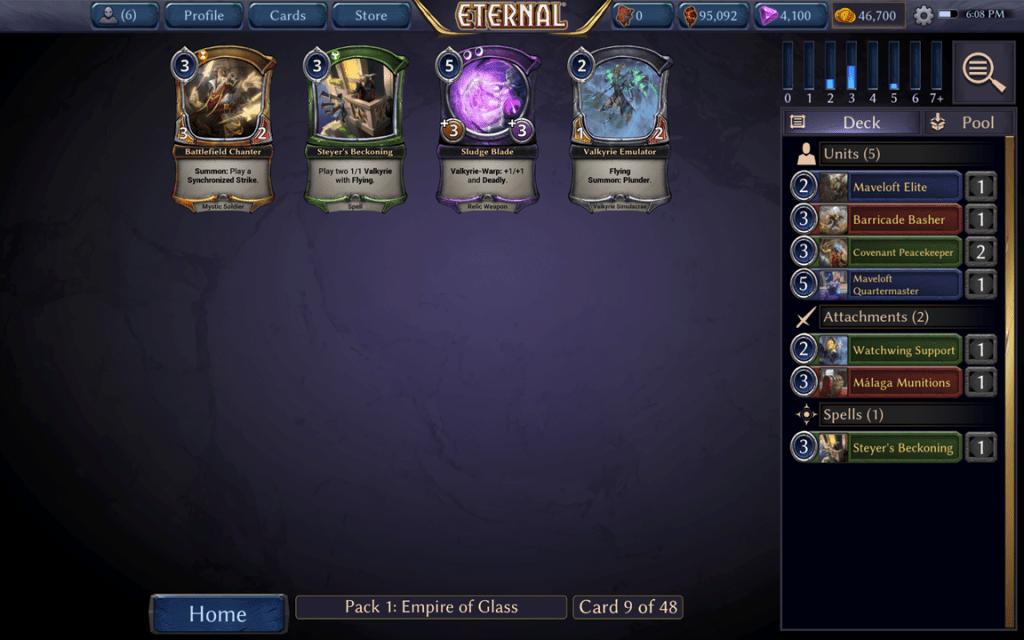The width and height of the screenshot is (1024, 640).
Task: Click the gold coin balance
Action: click(x=868, y=15)
